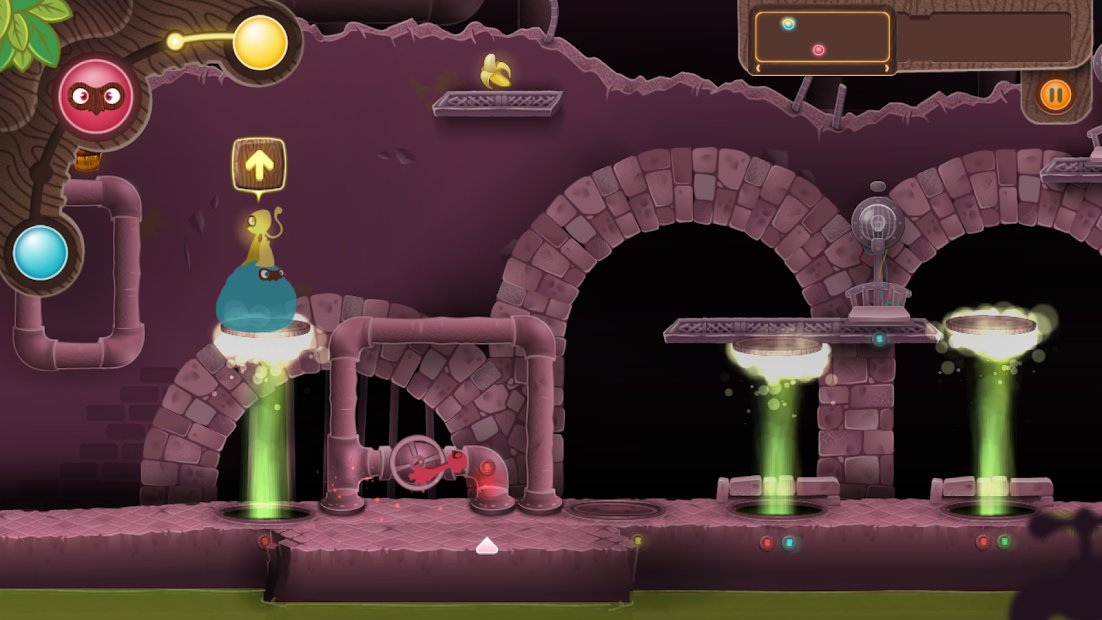
Task: Choose the blue character orb
Action: [x=41, y=253]
